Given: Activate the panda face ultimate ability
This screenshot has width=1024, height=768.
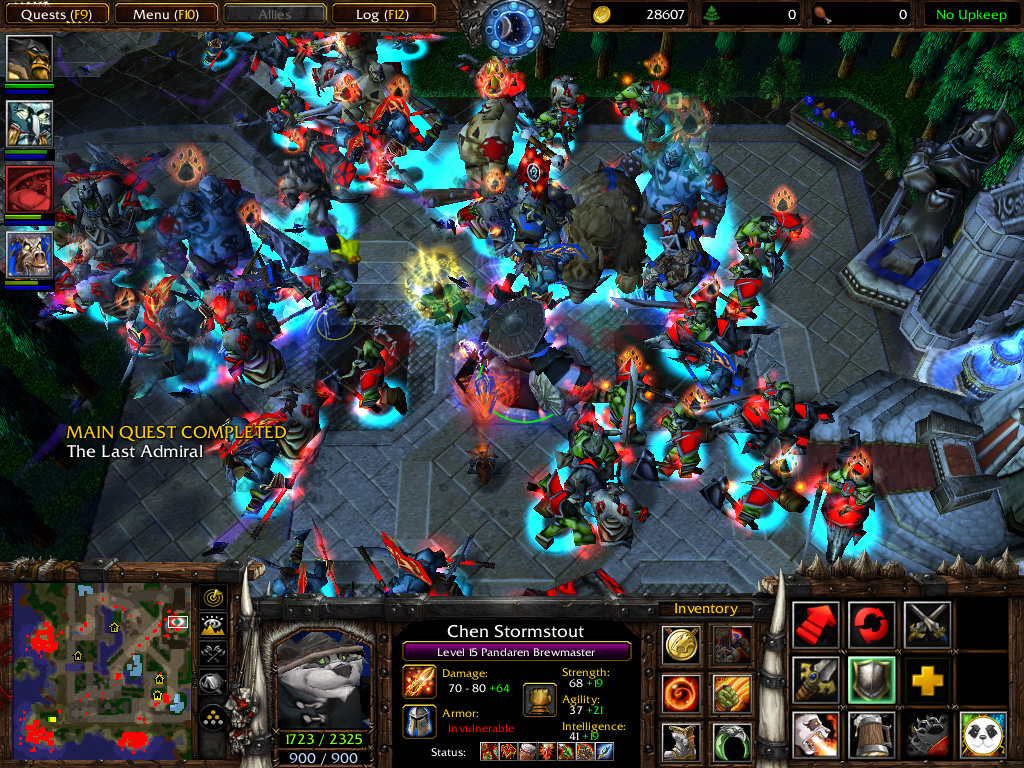Looking at the screenshot, I should pos(982,736).
